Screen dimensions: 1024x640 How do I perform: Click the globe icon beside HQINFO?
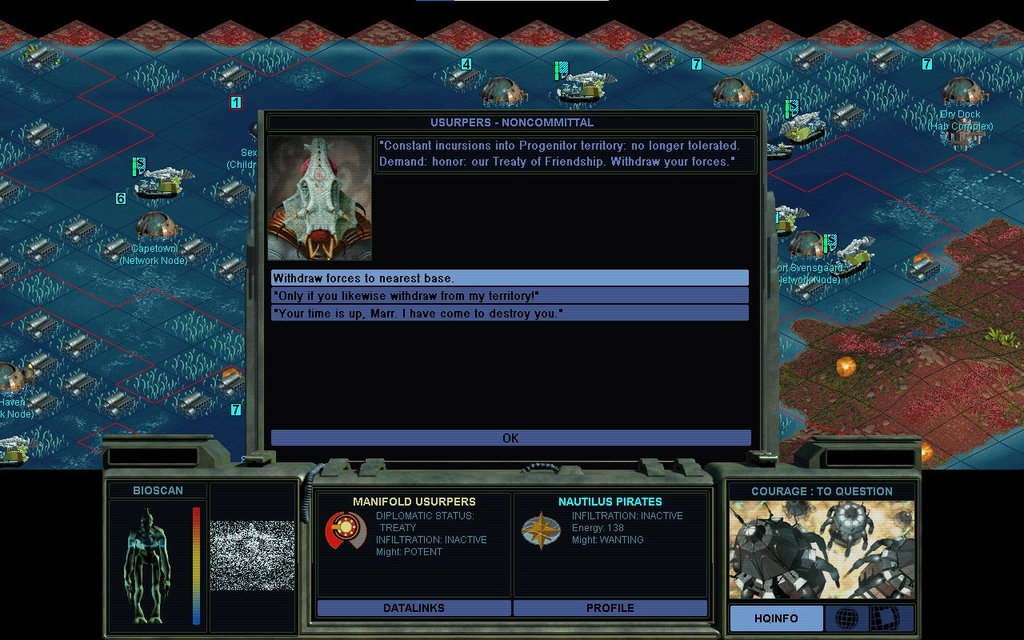[846, 618]
